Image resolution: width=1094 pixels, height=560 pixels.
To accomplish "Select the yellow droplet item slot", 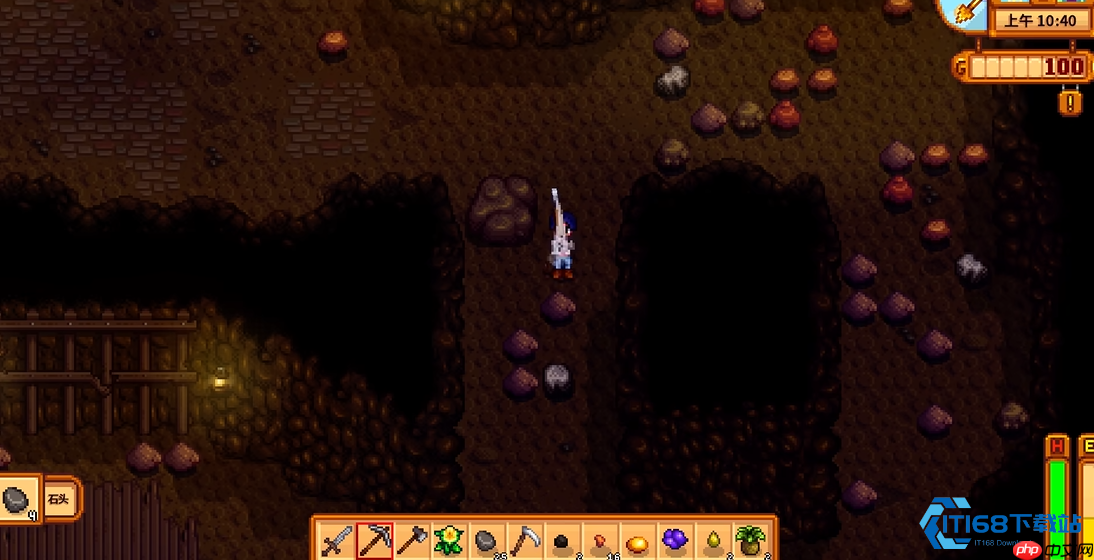I will click(712, 541).
